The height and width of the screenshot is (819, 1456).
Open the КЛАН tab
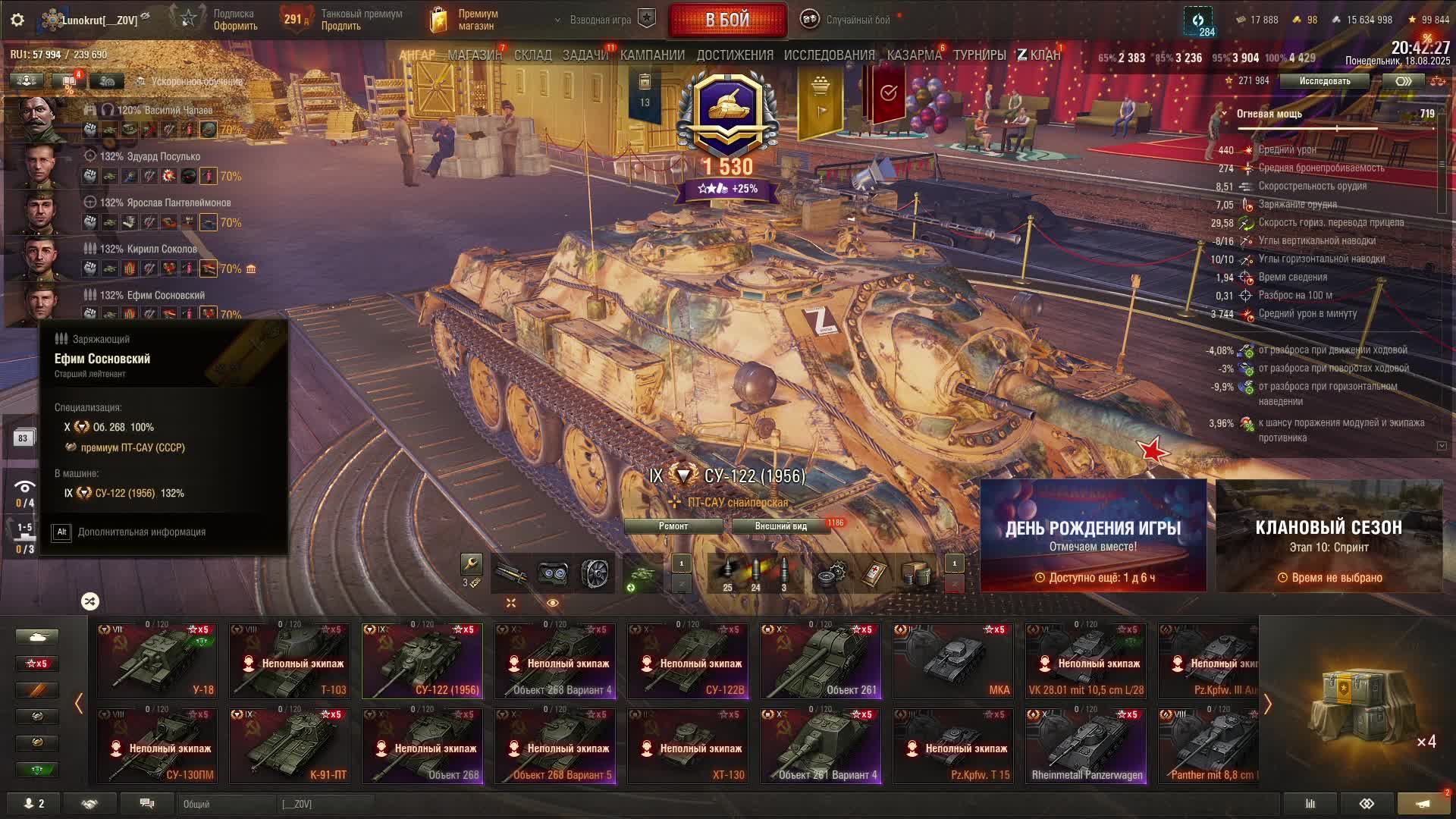coord(1039,55)
